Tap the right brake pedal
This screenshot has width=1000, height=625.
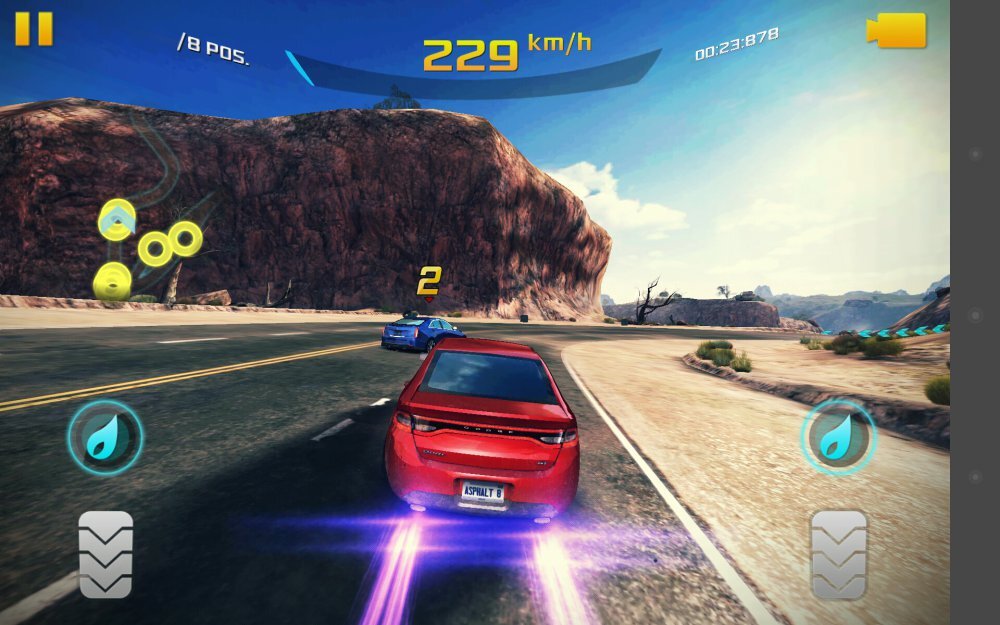(838, 554)
